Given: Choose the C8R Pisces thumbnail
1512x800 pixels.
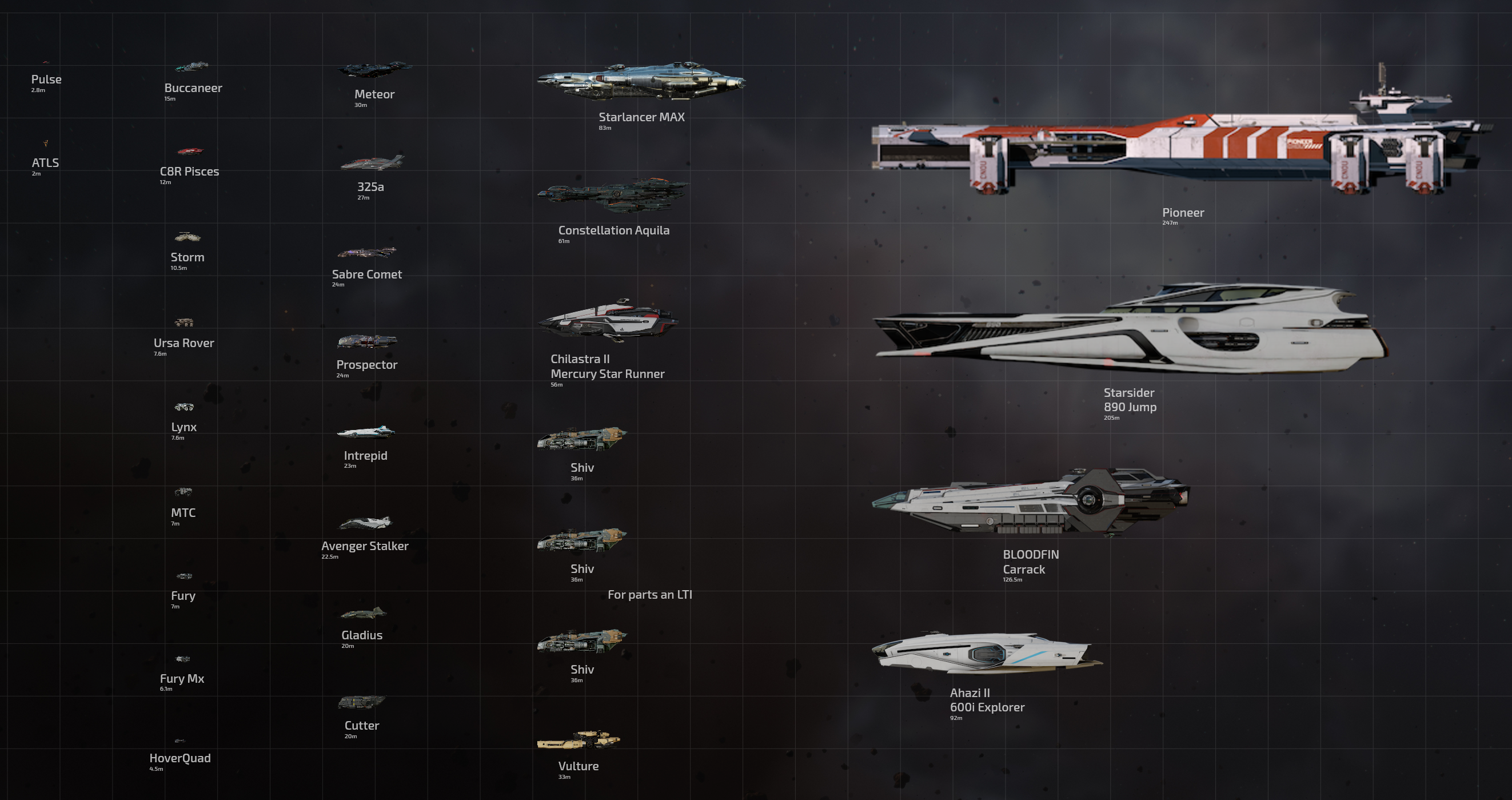Looking at the screenshot, I should pyautogui.click(x=190, y=152).
